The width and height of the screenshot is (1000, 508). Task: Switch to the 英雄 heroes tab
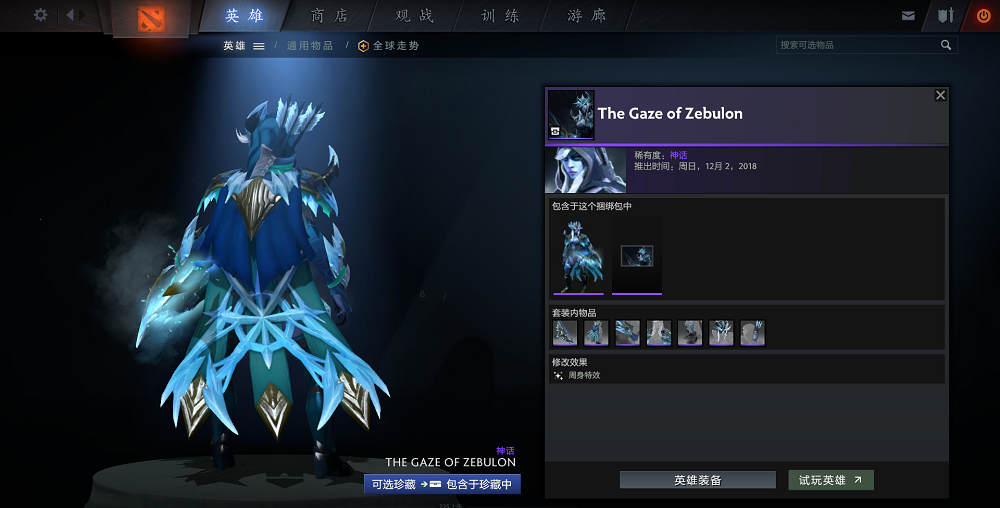point(245,16)
